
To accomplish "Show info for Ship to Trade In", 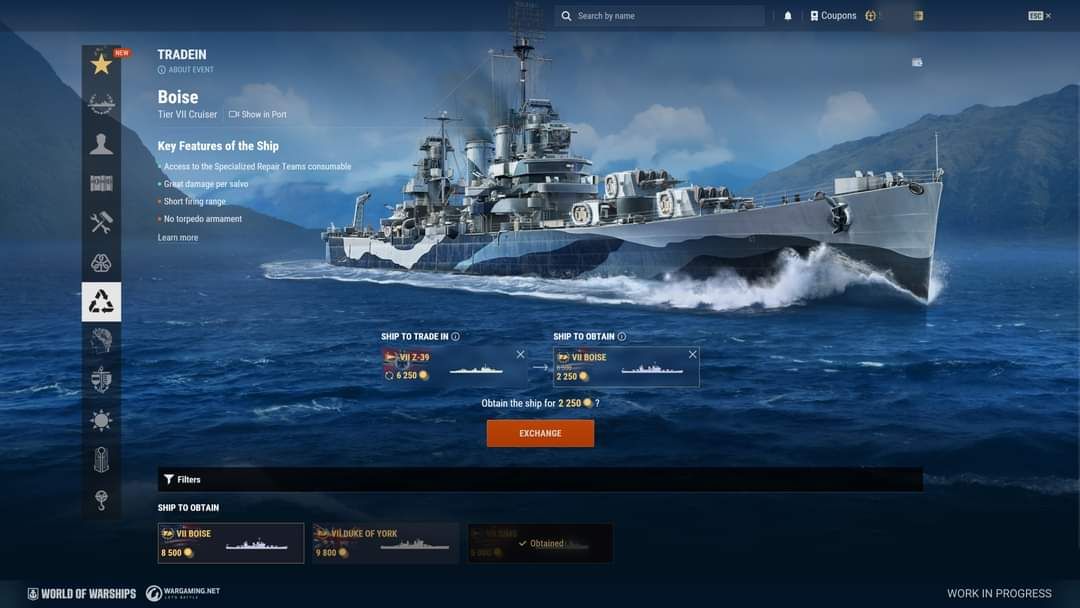I will (x=456, y=337).
